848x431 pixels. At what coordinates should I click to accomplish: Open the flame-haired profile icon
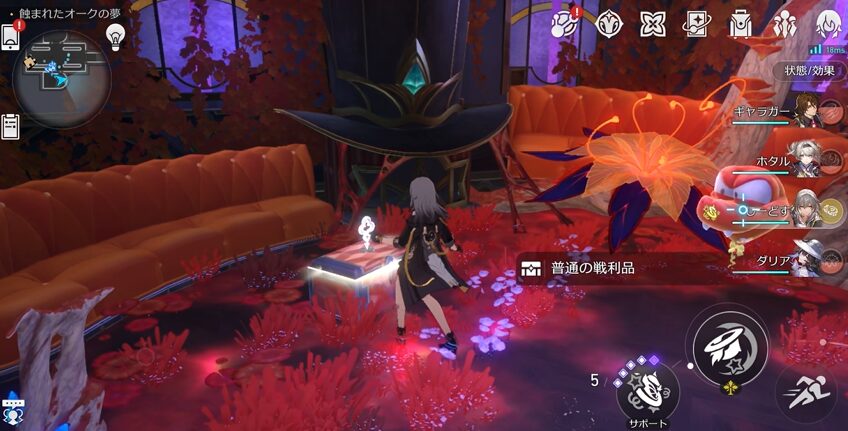[x=828, y=23]
